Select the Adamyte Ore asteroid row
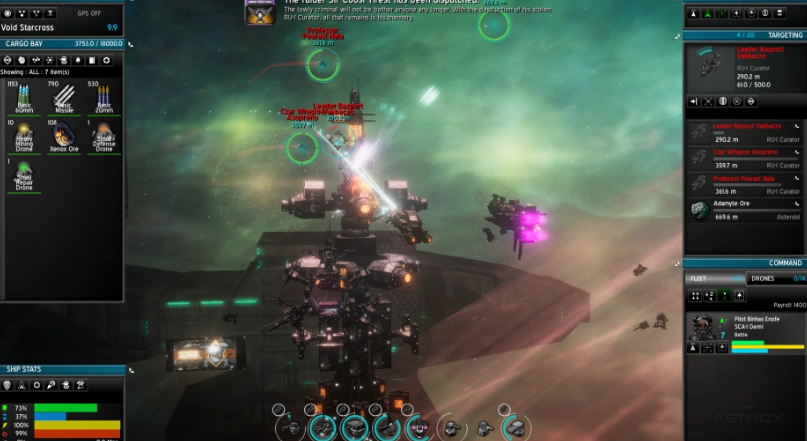807x441 pixels. click(x=745, y=209)
